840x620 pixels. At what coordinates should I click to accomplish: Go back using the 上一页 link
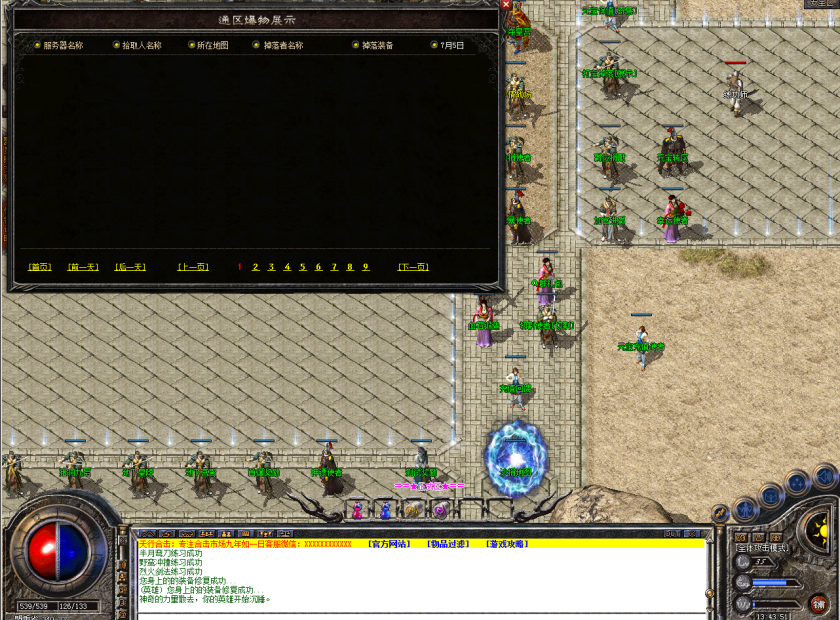pos(193,267)
